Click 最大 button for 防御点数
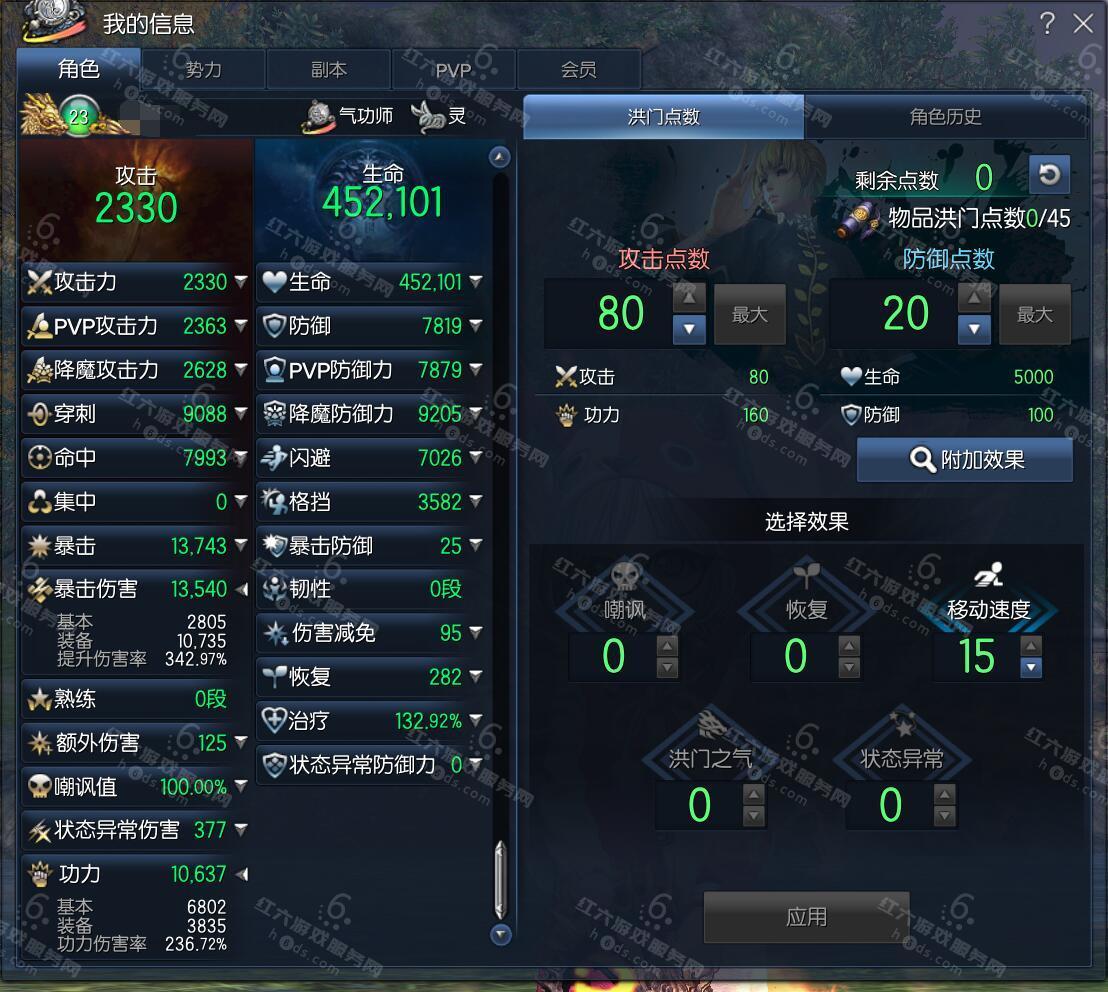Viewport: 1108px width, 992px height. click(1034, 315)
